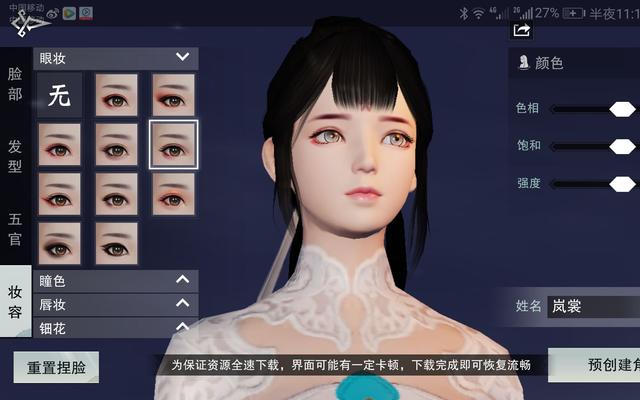Viewport: 640px width, 400px height.
Task: Click the highlighted eye makeup thumbnail
Action: pos(173,144)
